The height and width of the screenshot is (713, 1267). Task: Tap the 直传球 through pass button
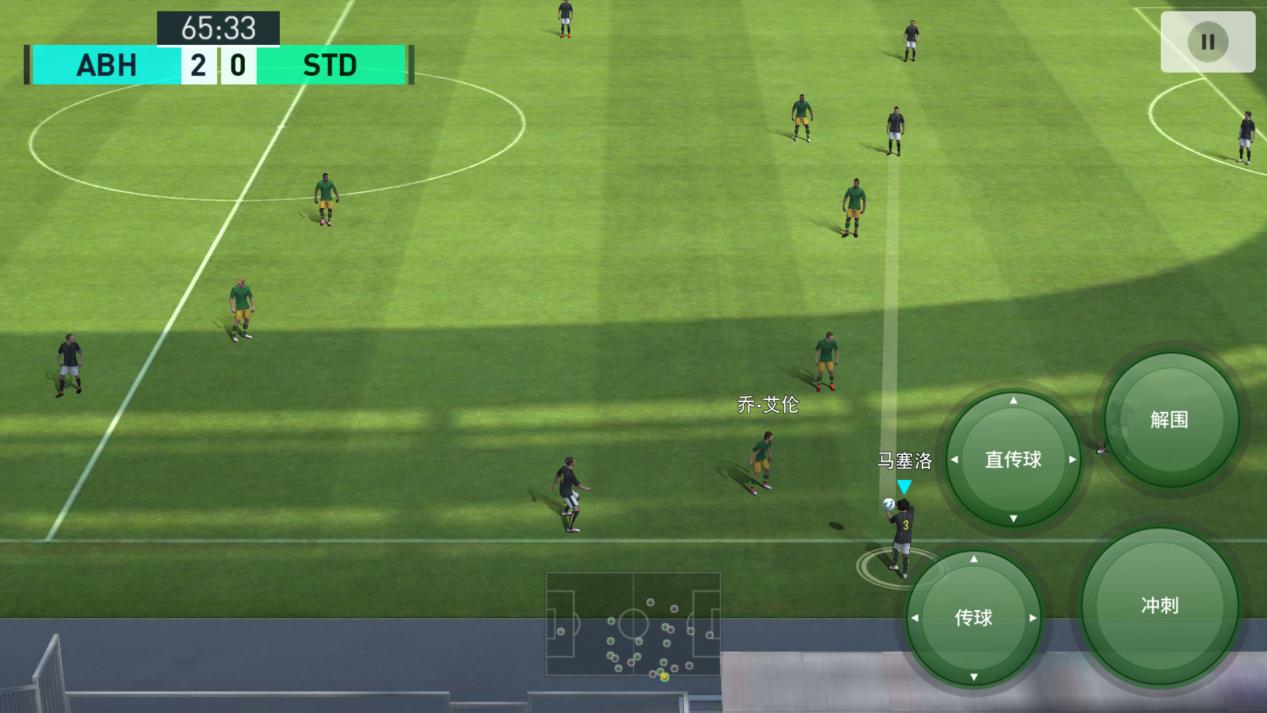[1013, 459]
